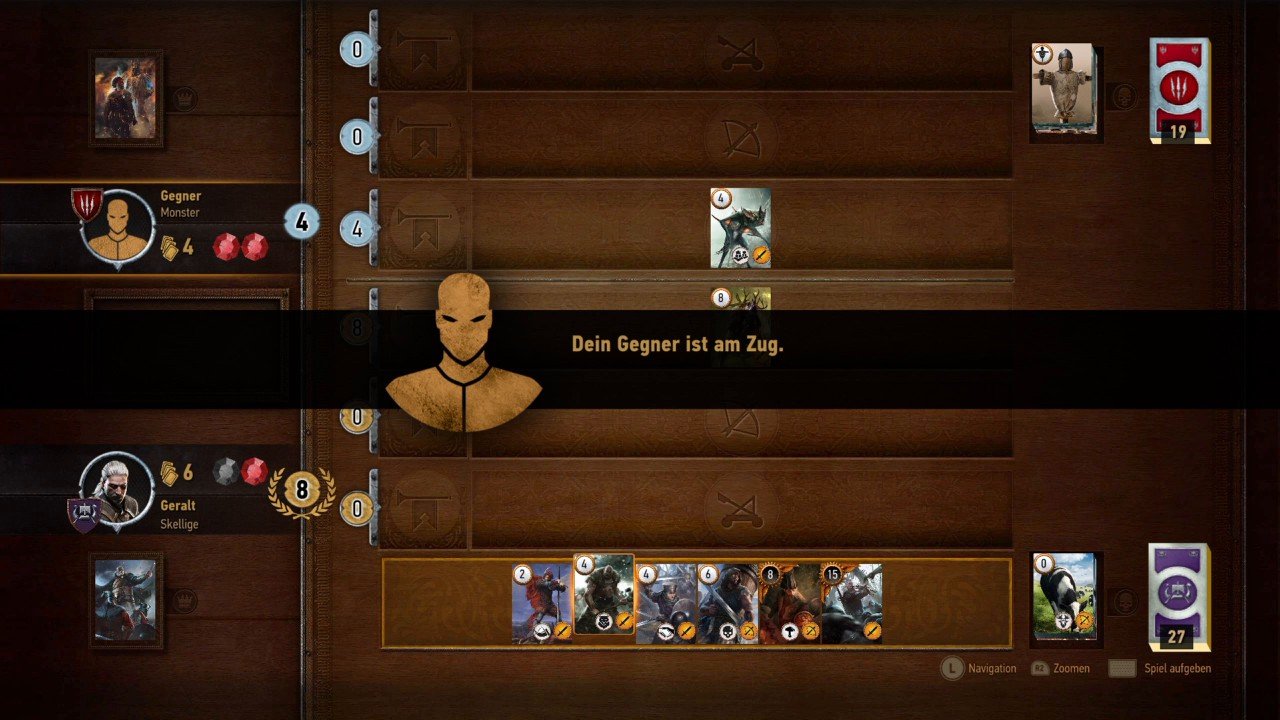The height and width of the screenshot is (720, 1280).
Task: Click your purple Skellige deck
Action: [x=1179, y=596]
